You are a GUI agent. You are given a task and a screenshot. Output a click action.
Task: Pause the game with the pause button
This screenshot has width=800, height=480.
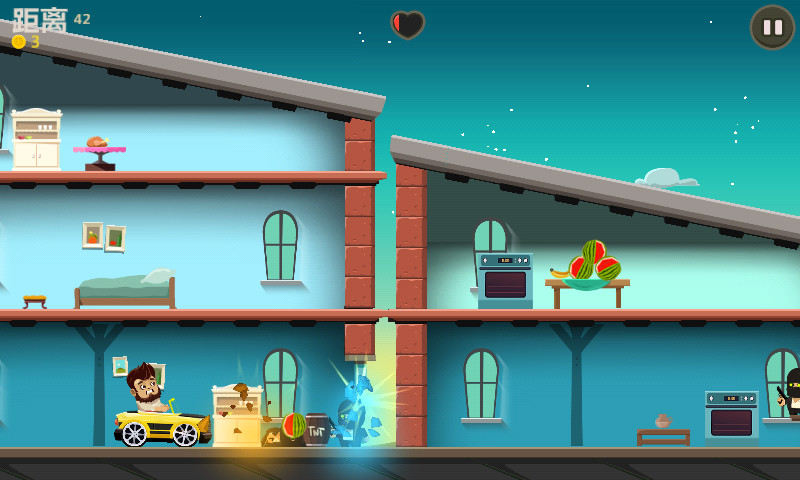771,27
